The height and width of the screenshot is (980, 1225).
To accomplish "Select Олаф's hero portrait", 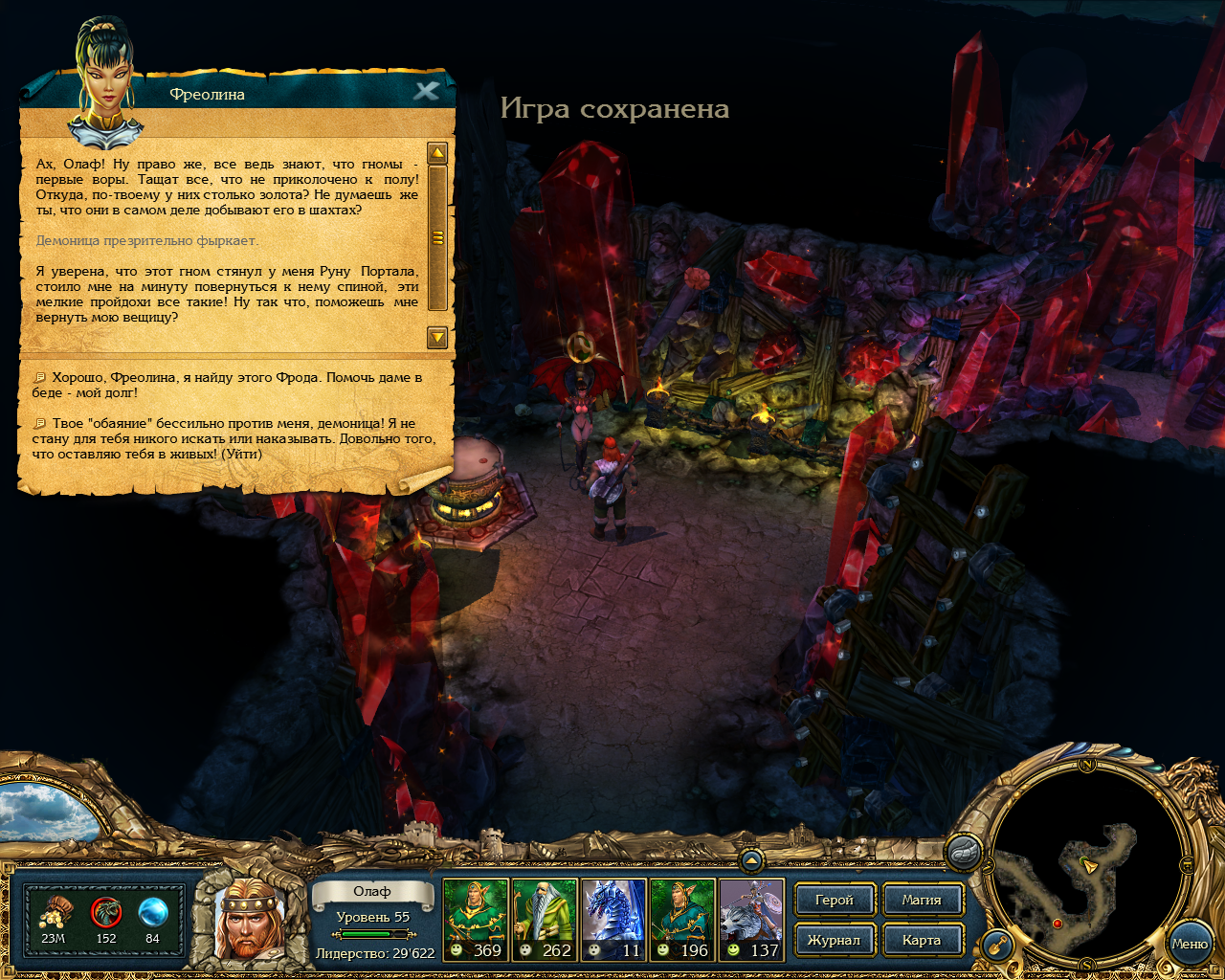I will [248, 921].
